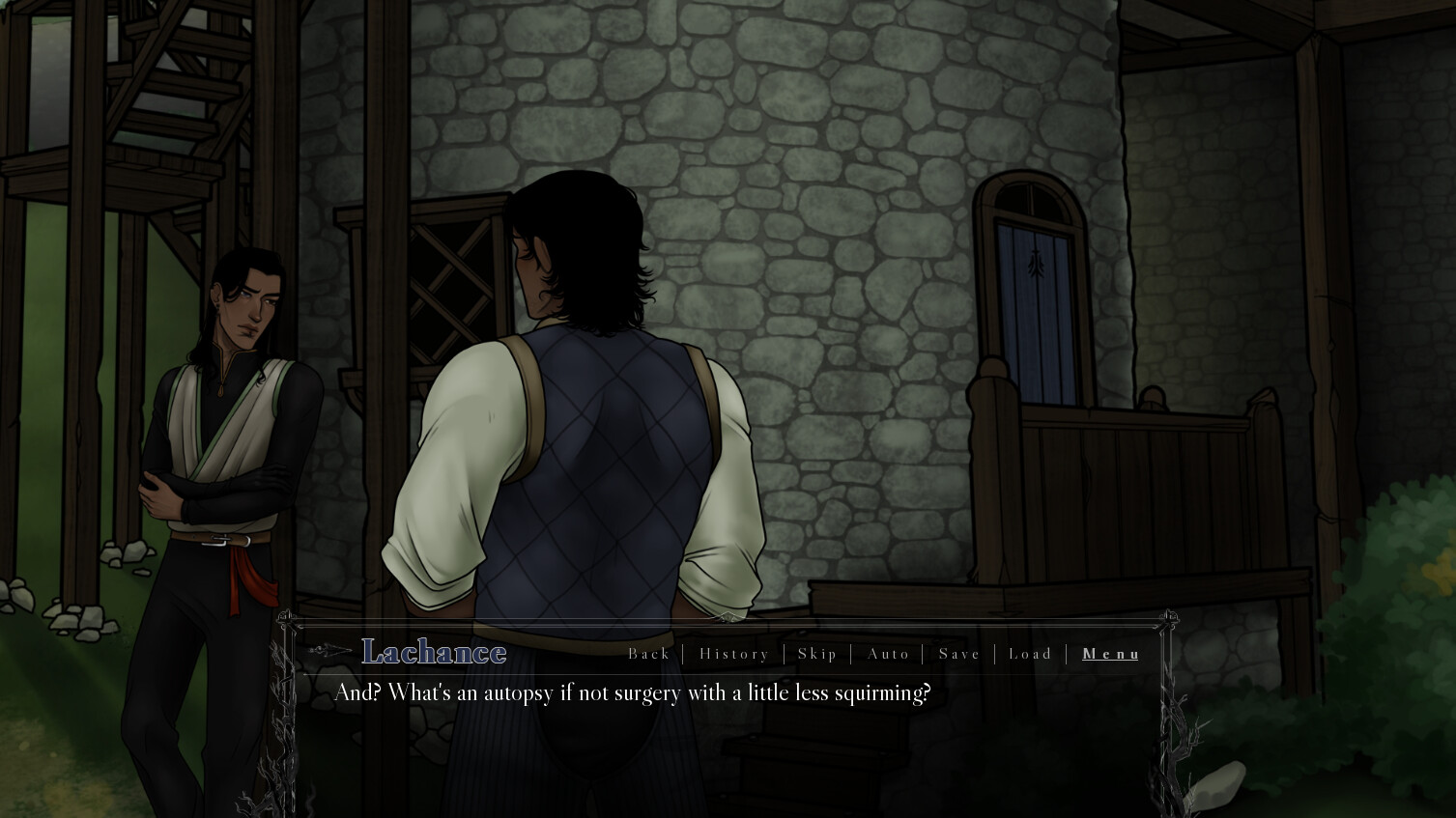1456x818 pixels.
Task: Turn on Auto-read mode
Action: click(888, 654)
